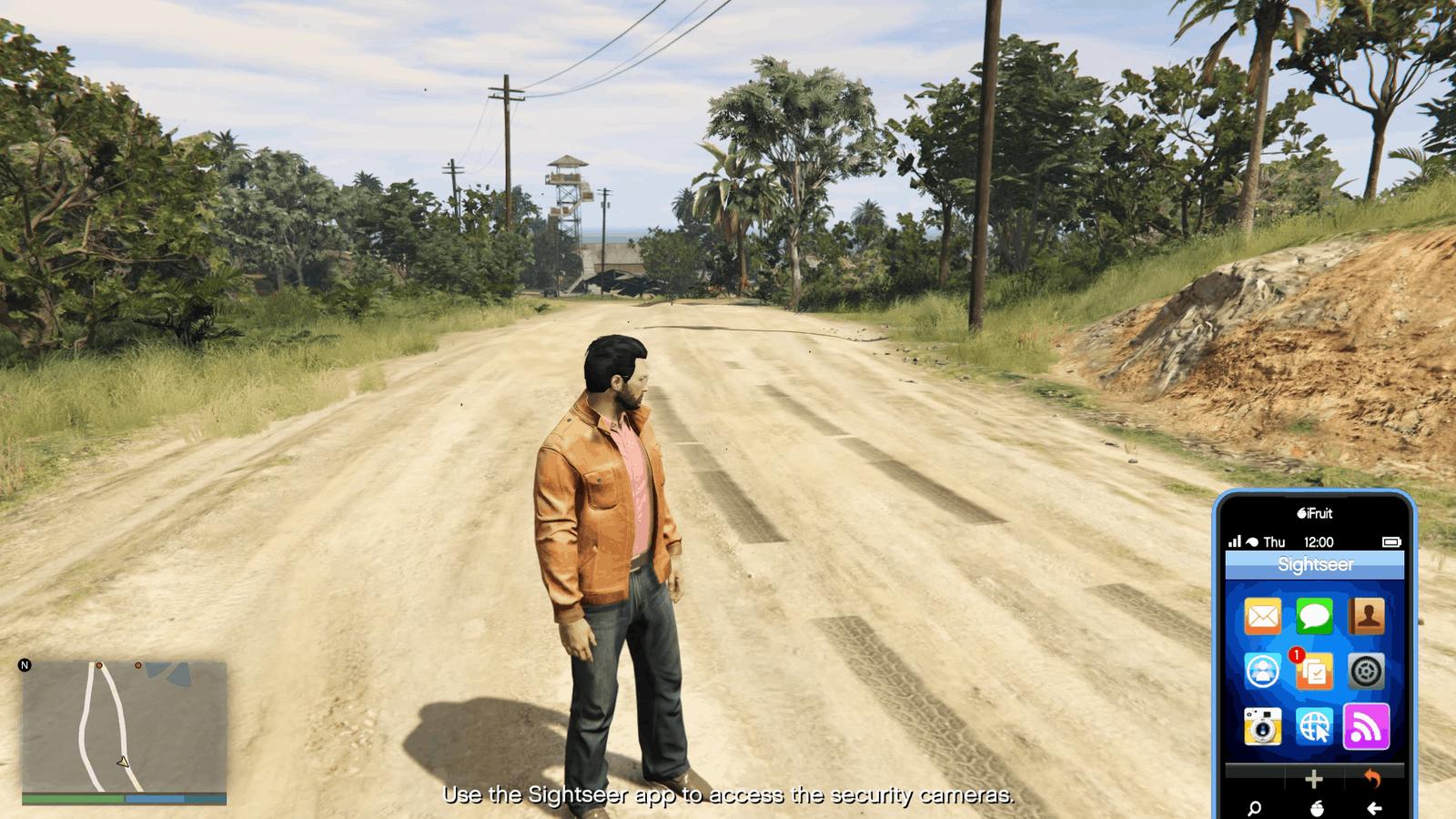Viewport: 1456px width, 819px height.
Task: Tap the white left-arrow phone button
Action: (x=1374, y=808)
